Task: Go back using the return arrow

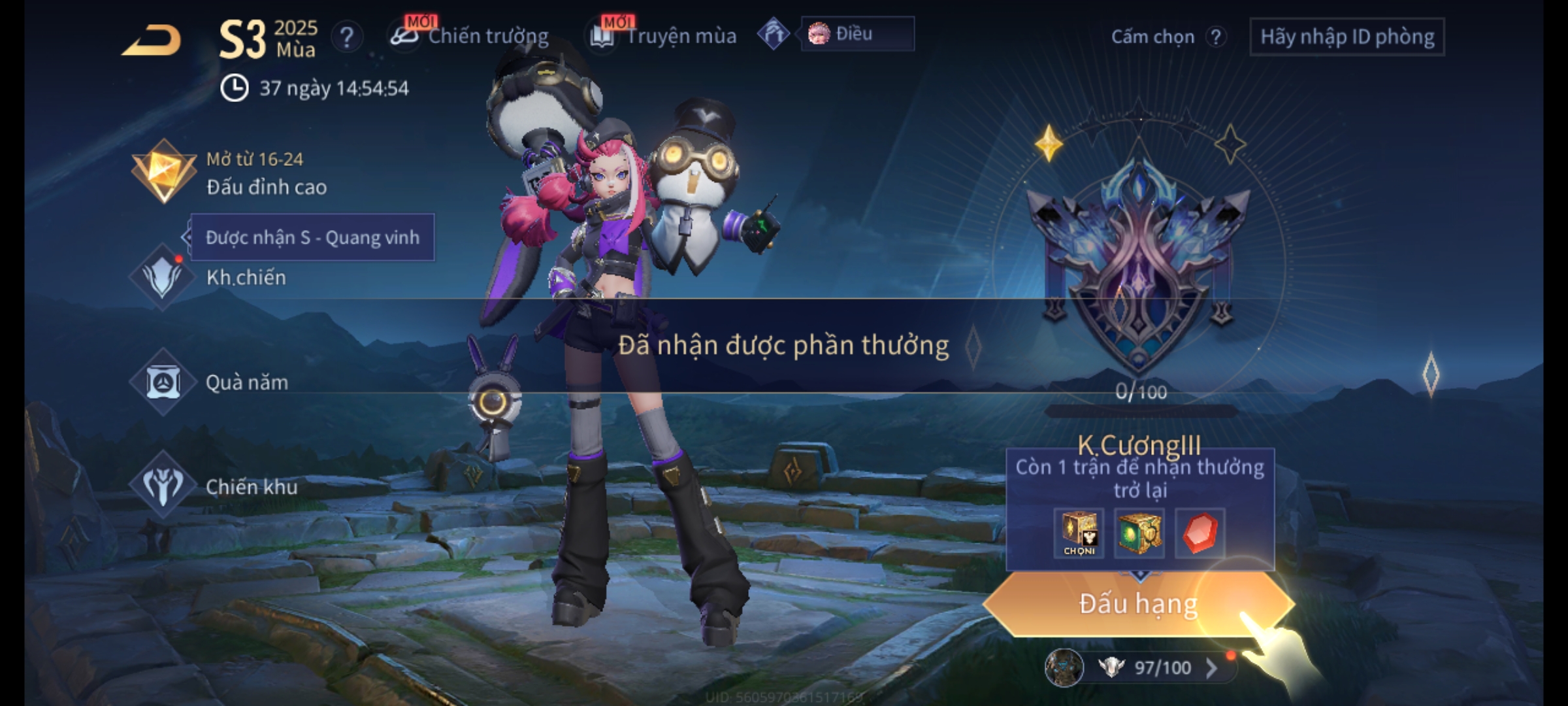Action: coord(152,40)
